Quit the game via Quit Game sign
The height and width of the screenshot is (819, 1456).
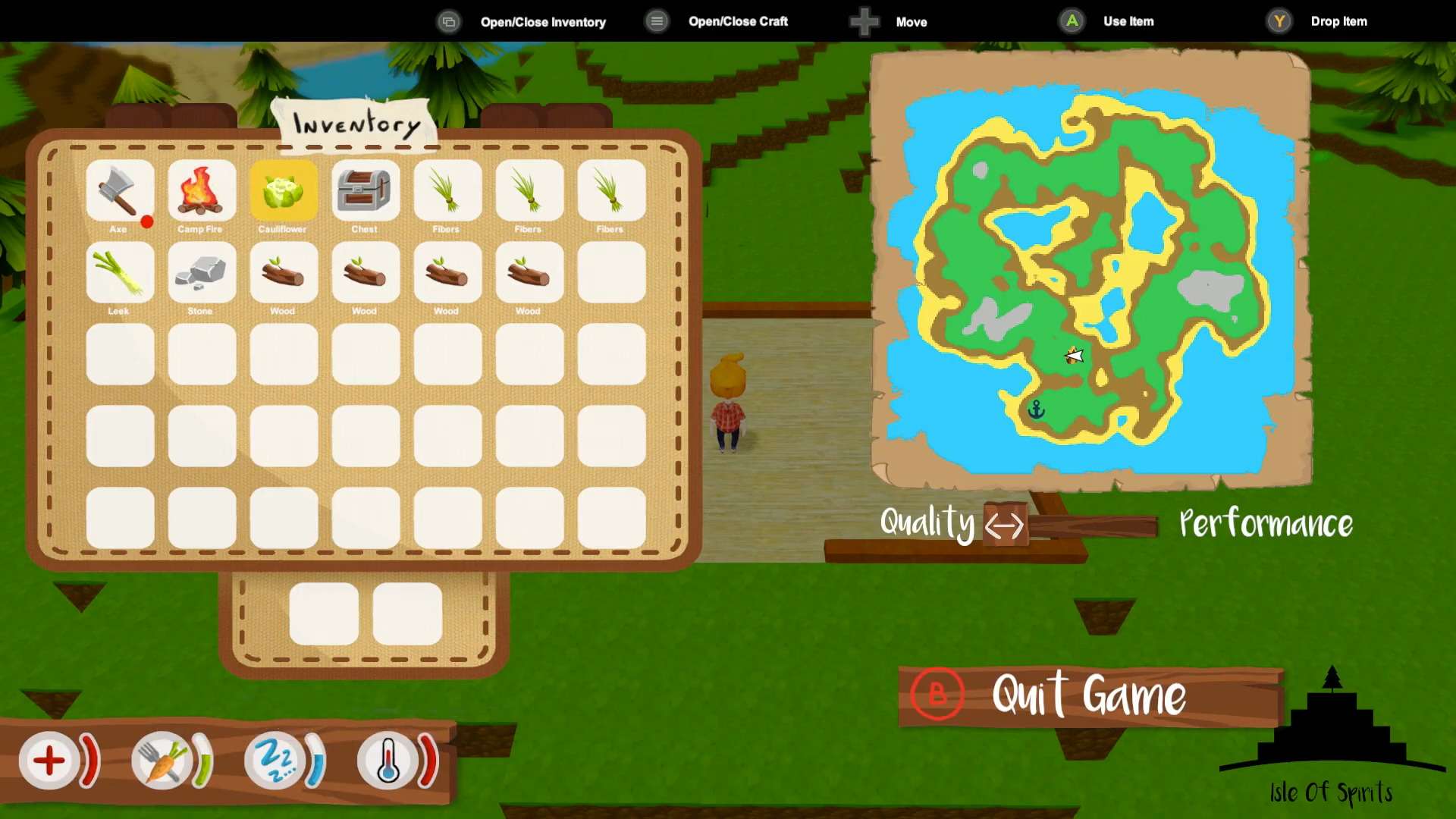tap(1089, 696)
